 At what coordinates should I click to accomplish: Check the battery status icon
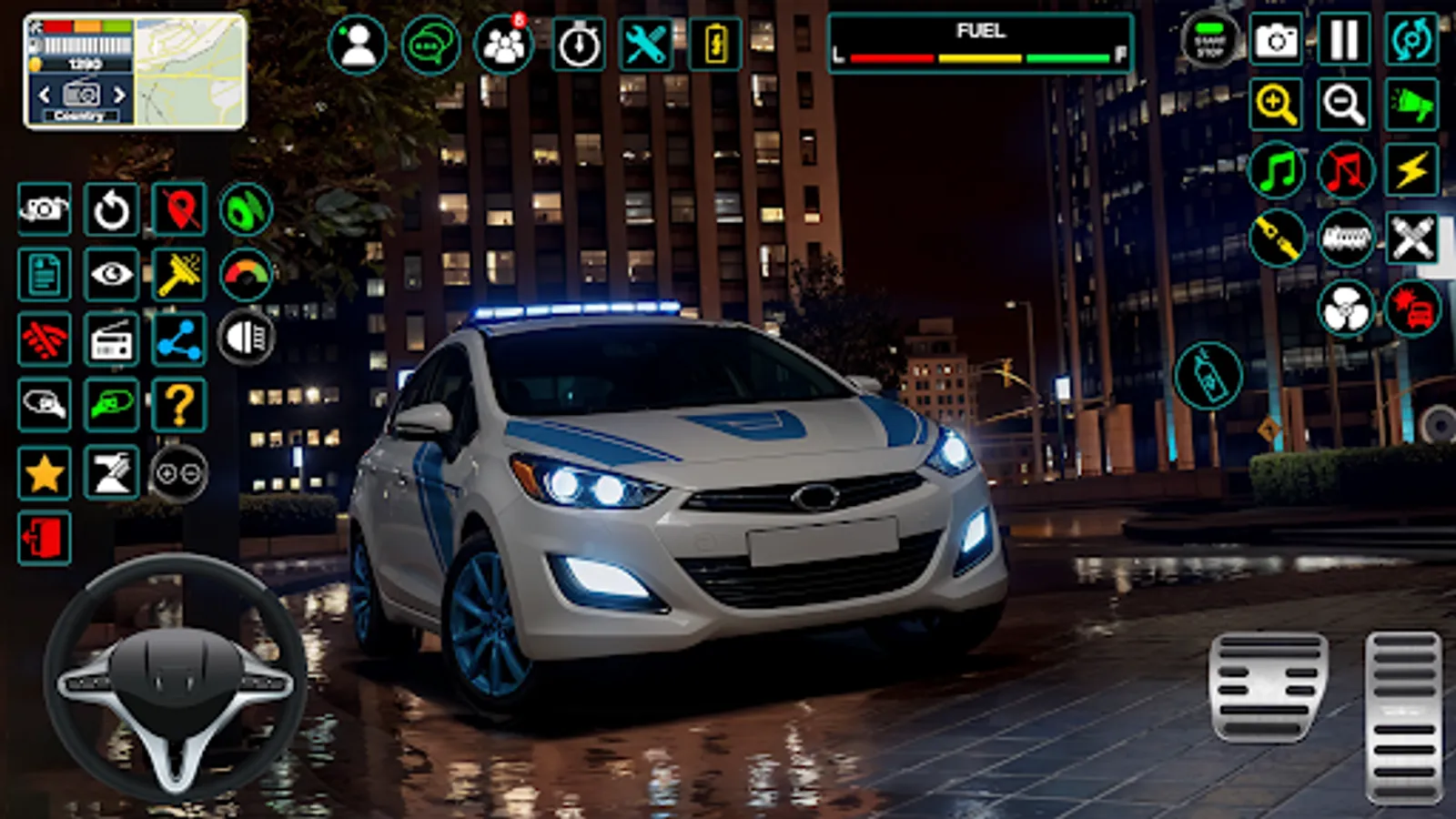(714, 44)
